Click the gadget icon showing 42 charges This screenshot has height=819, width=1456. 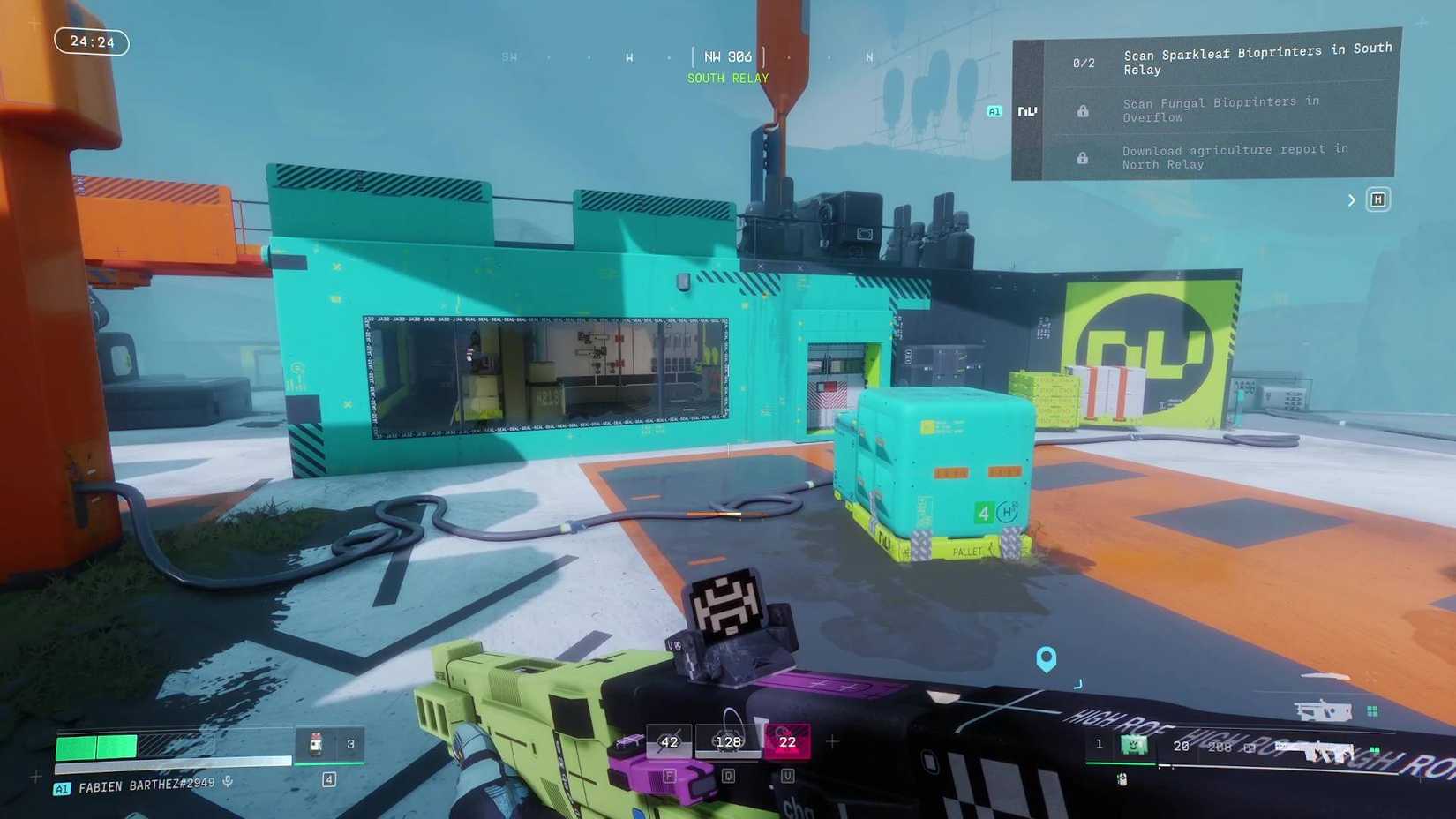pyautogui.click(x=669, y=742)
